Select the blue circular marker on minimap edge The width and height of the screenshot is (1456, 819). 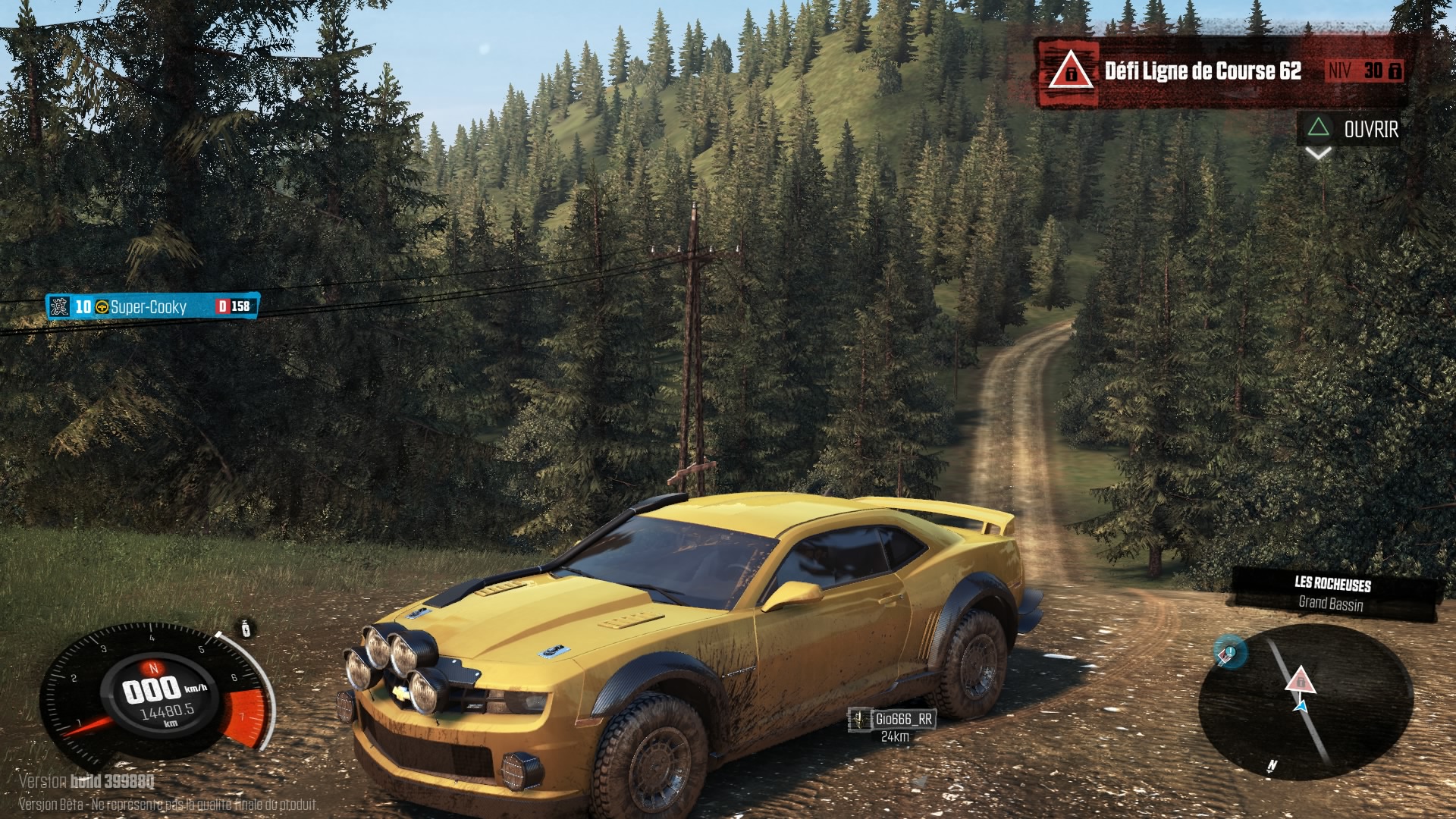click(x=1229, y=651)
